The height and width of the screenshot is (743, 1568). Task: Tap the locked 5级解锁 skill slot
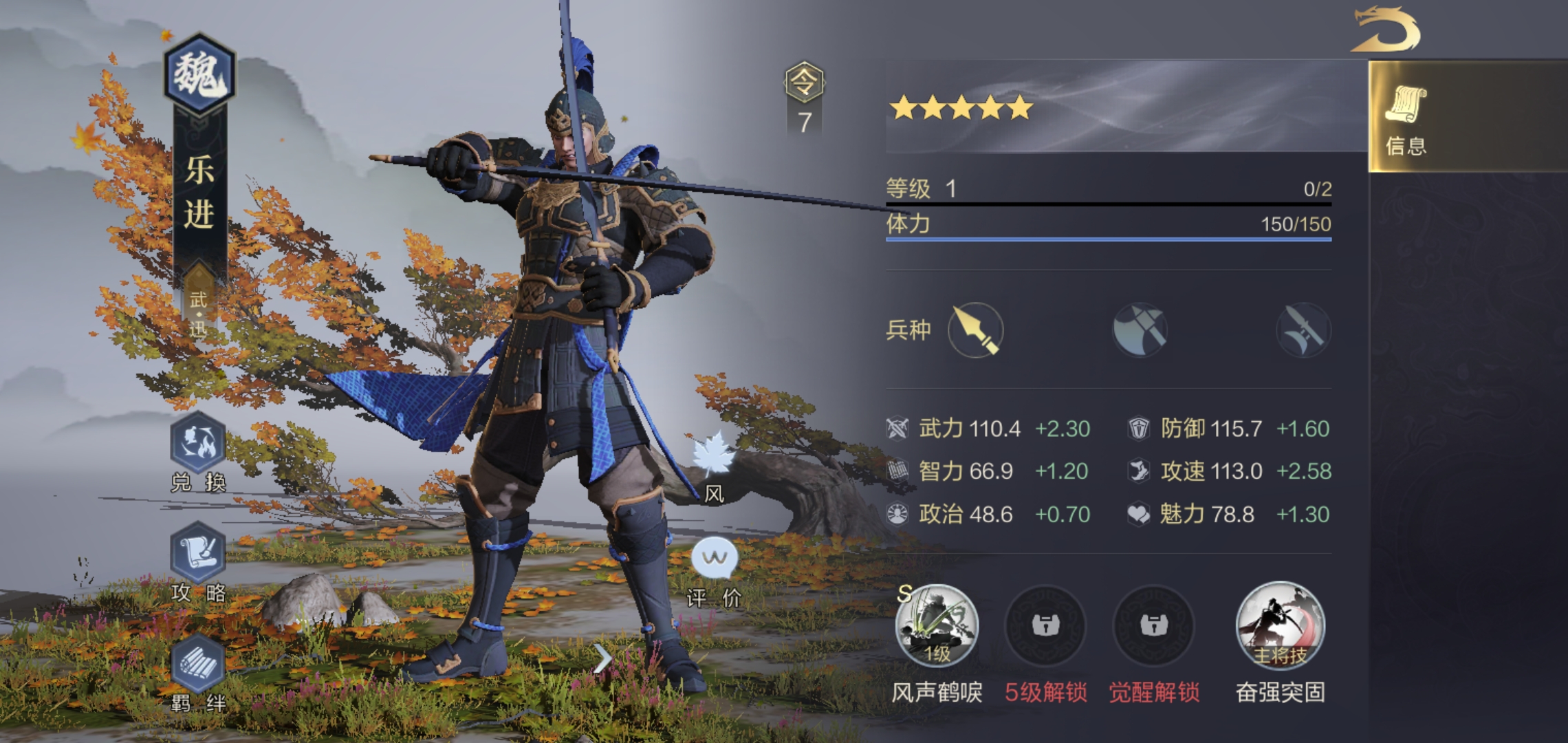1045,625
